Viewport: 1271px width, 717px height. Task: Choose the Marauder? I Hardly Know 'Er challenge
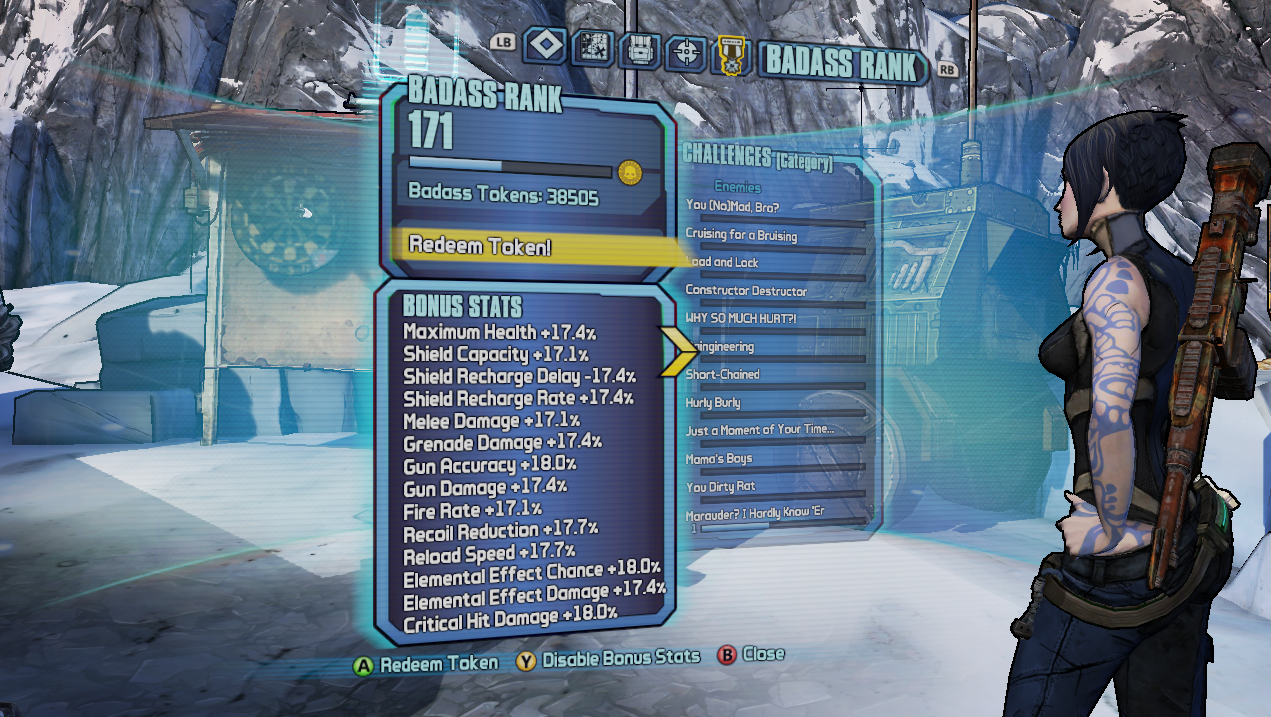756,515
